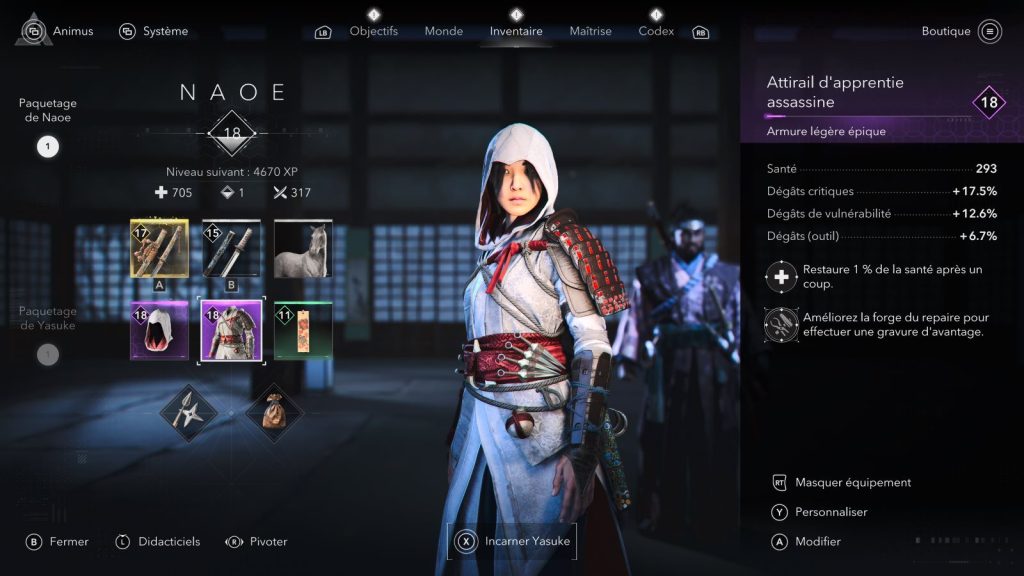Viewport: 1024px width, 576px height.
Task: Choose the white horse mount slot
Action: point(302,249)
